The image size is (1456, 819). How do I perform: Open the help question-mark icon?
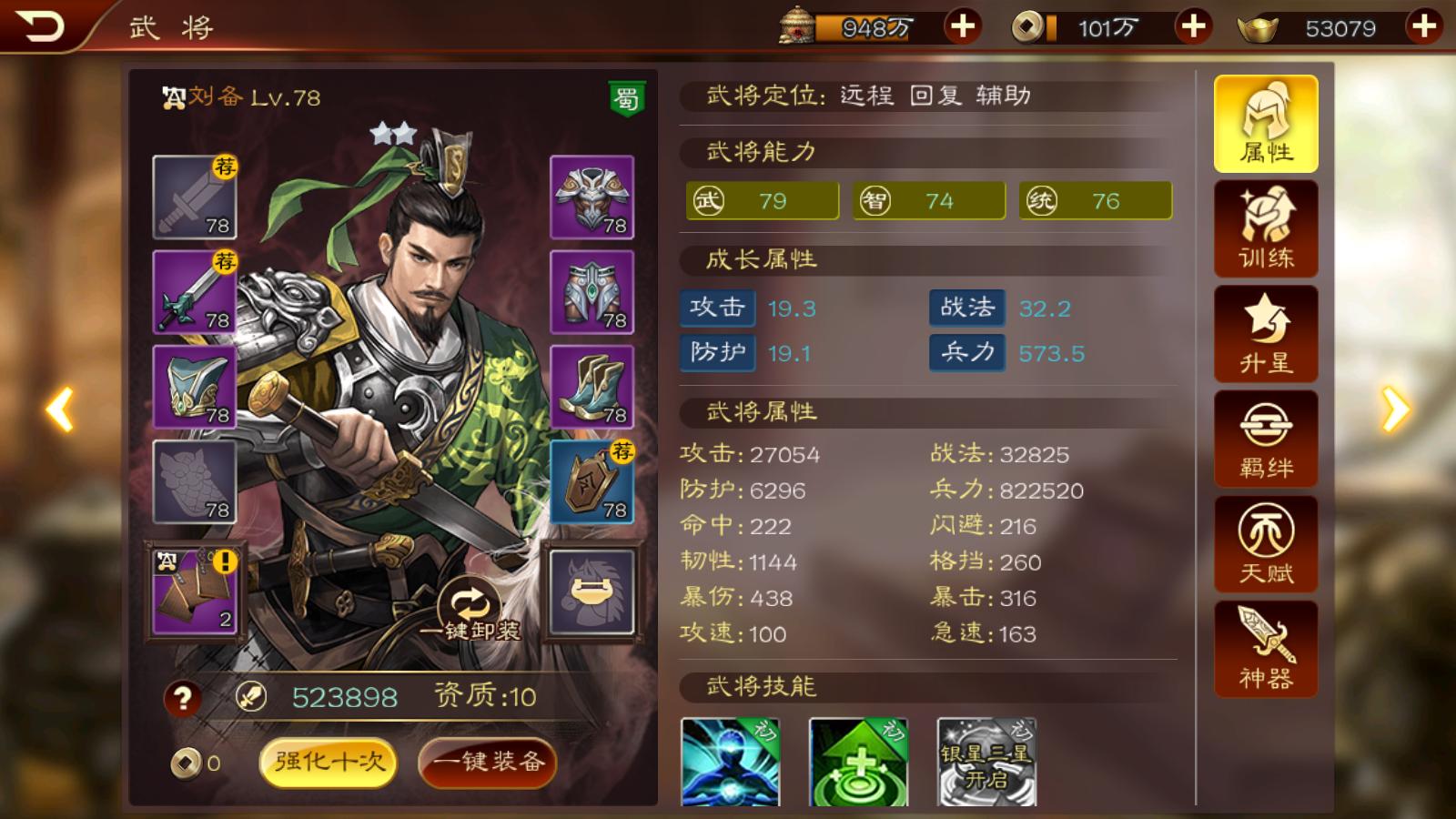[182, 700]
